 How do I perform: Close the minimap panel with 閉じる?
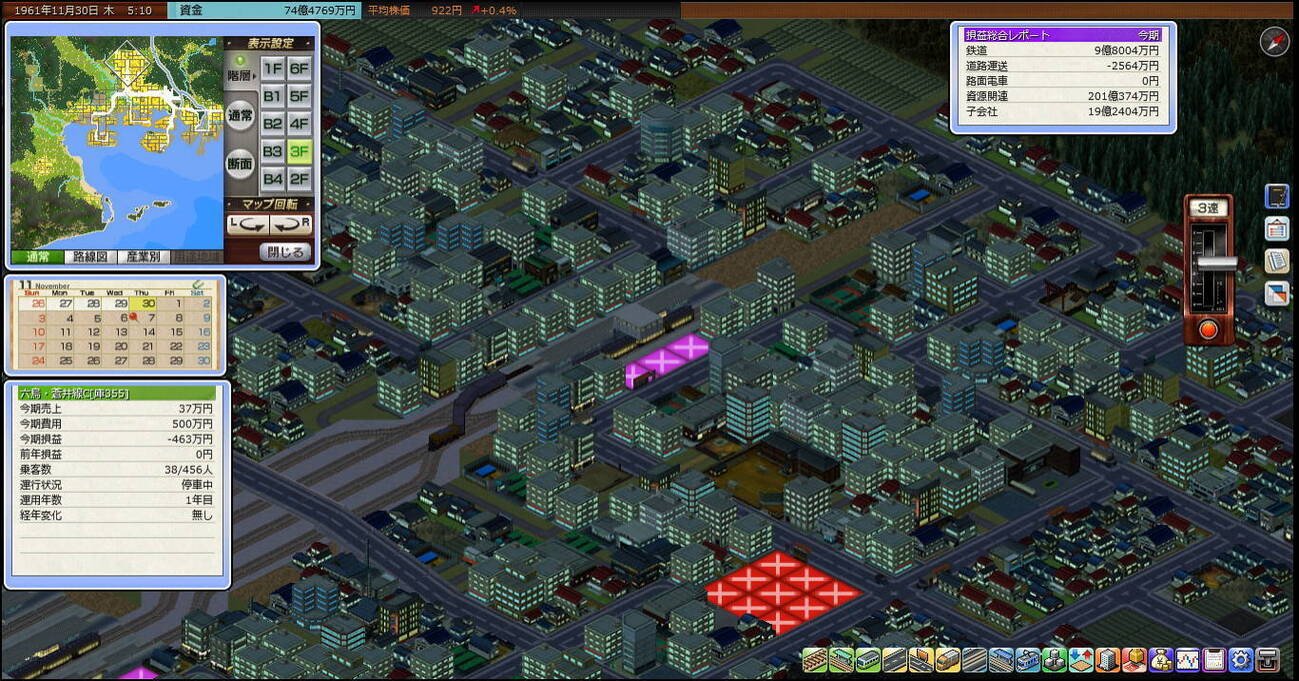[x=285, y=252]
